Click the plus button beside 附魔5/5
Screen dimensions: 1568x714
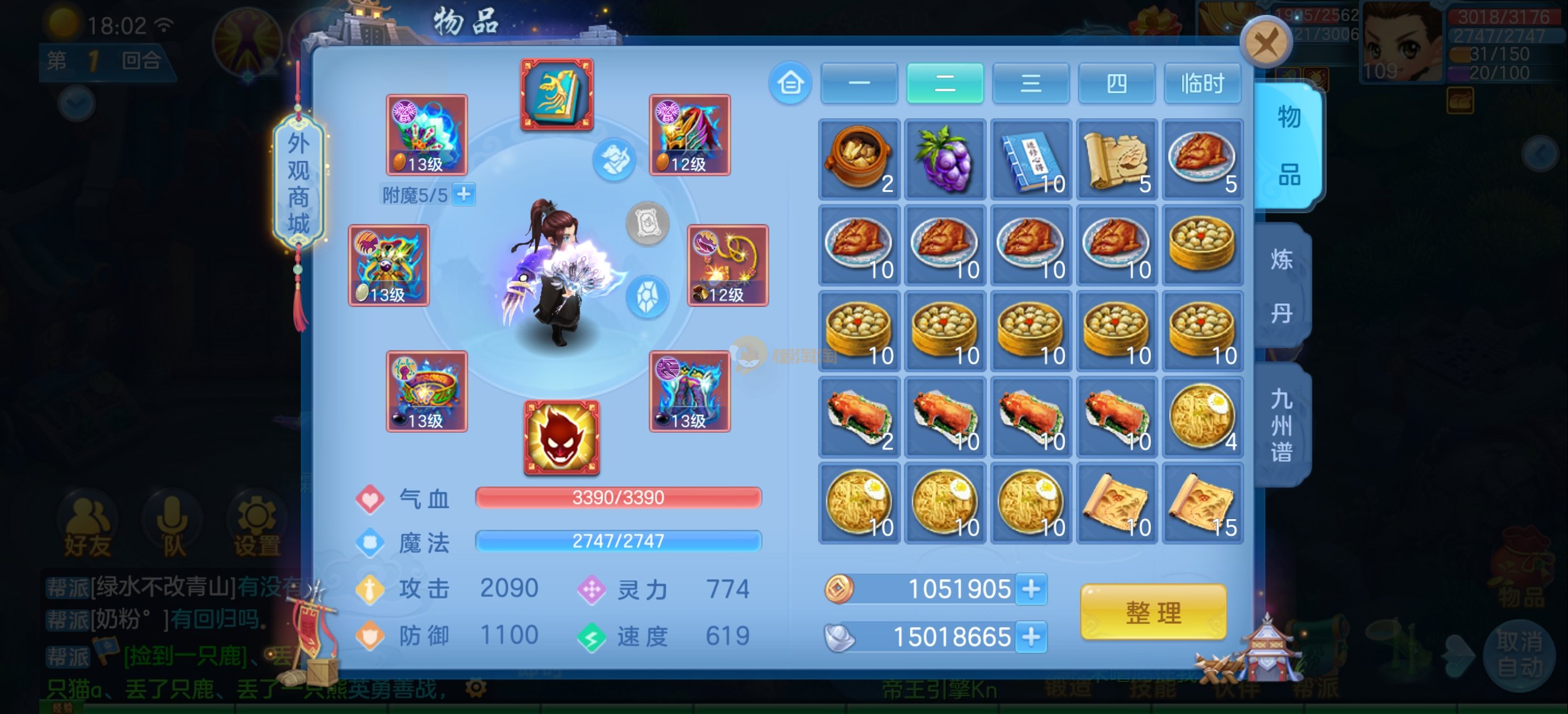[x=464, y=195]
